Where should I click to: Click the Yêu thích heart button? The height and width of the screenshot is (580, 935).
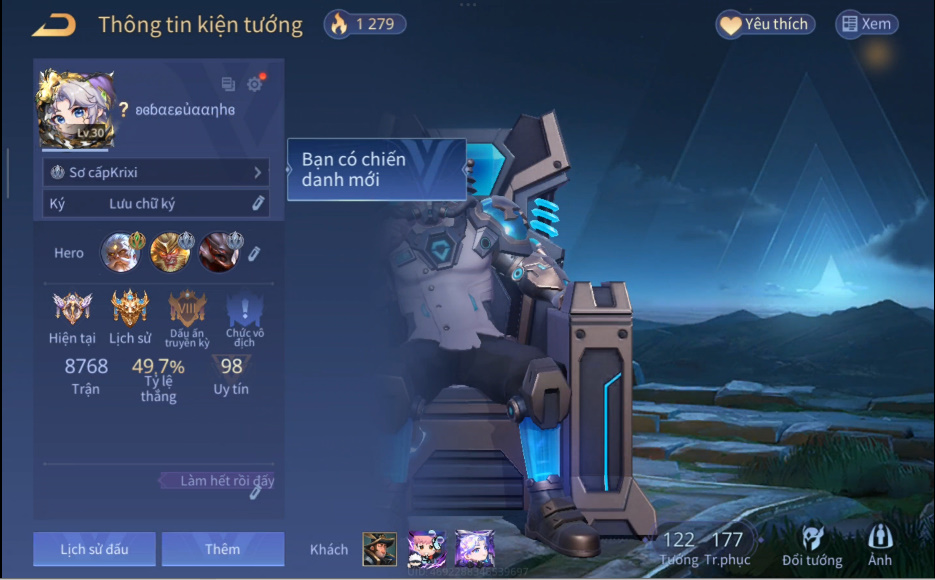(x=765, y=25)
